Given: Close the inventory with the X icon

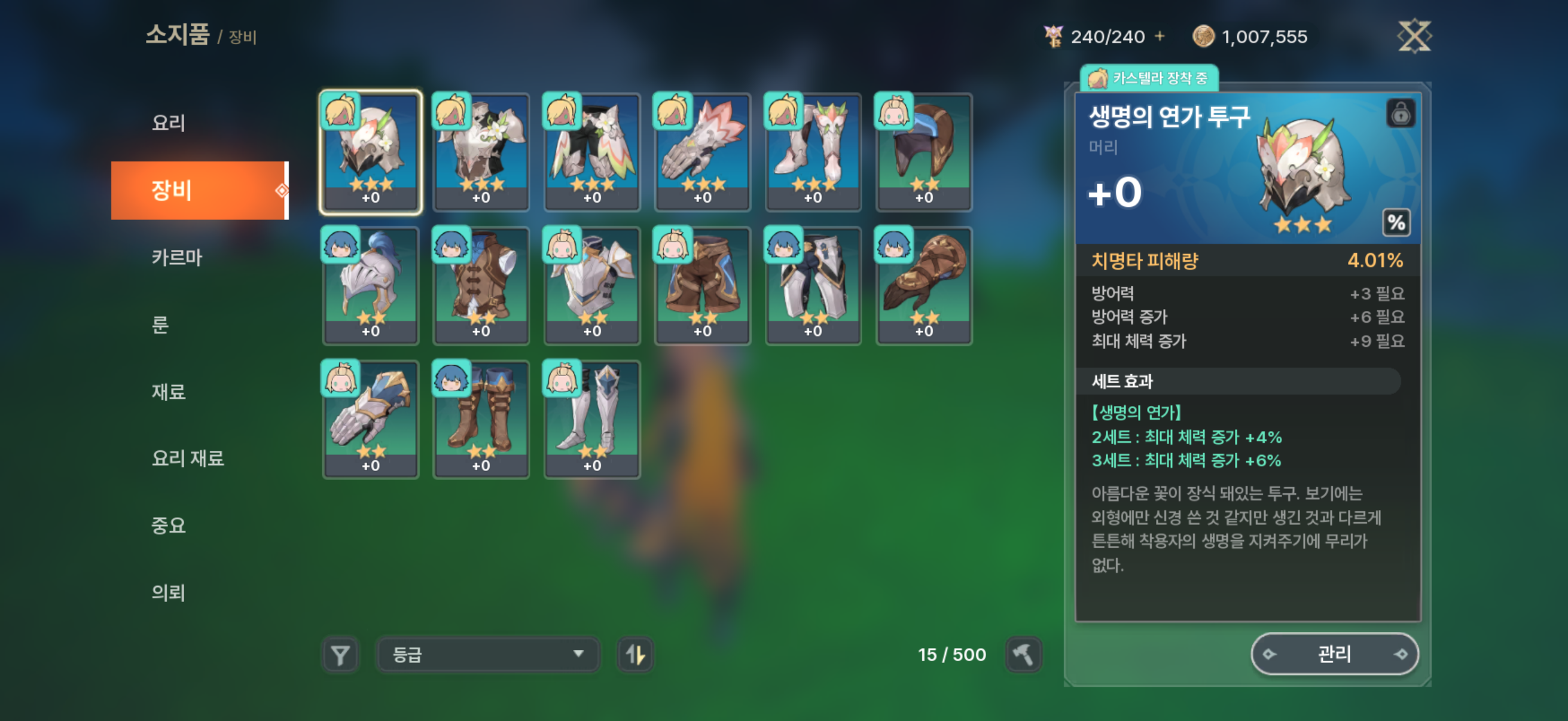Looking at the screenshot, I should pos(1416,36).
